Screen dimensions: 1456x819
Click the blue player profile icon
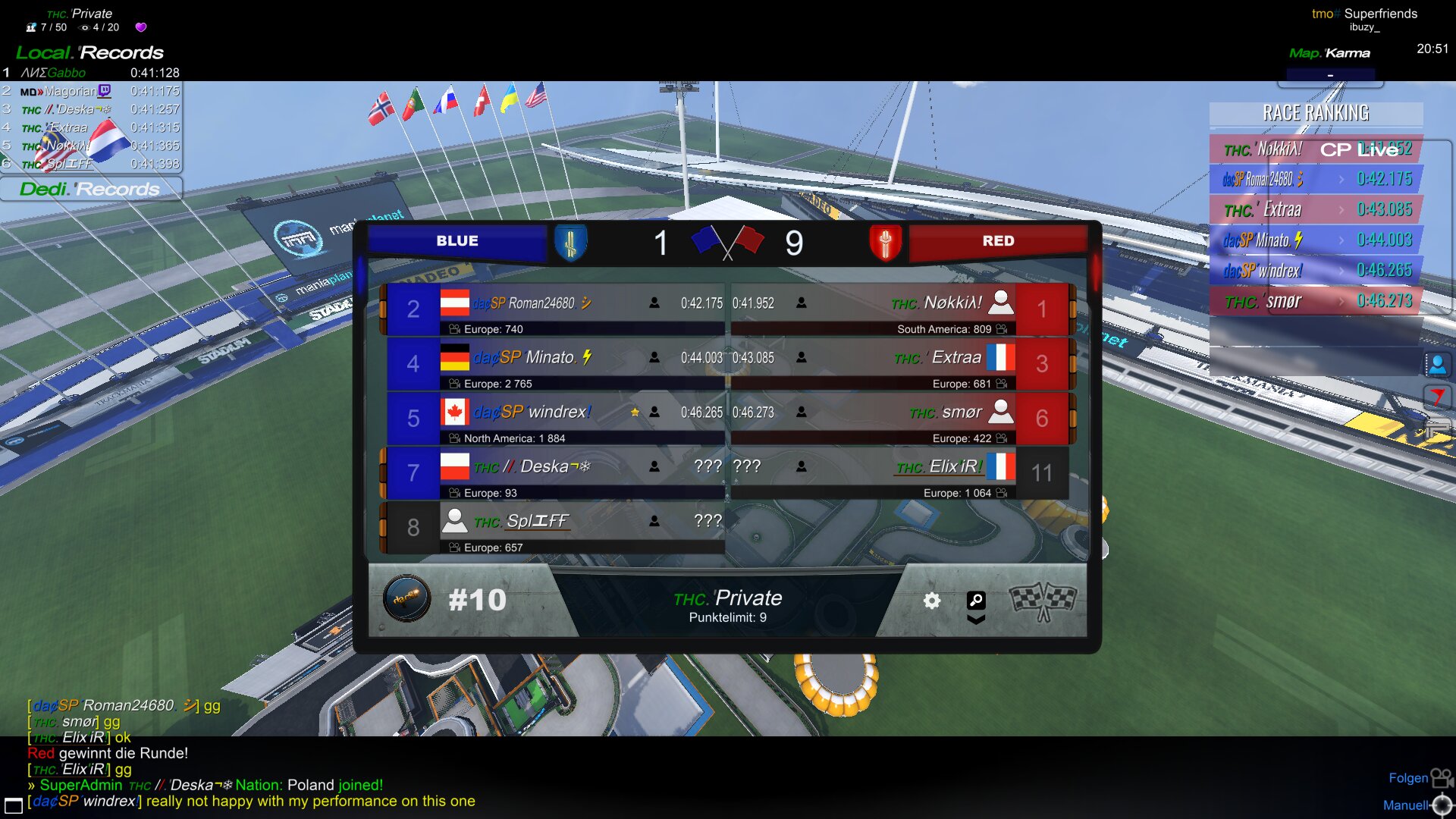1437,365
